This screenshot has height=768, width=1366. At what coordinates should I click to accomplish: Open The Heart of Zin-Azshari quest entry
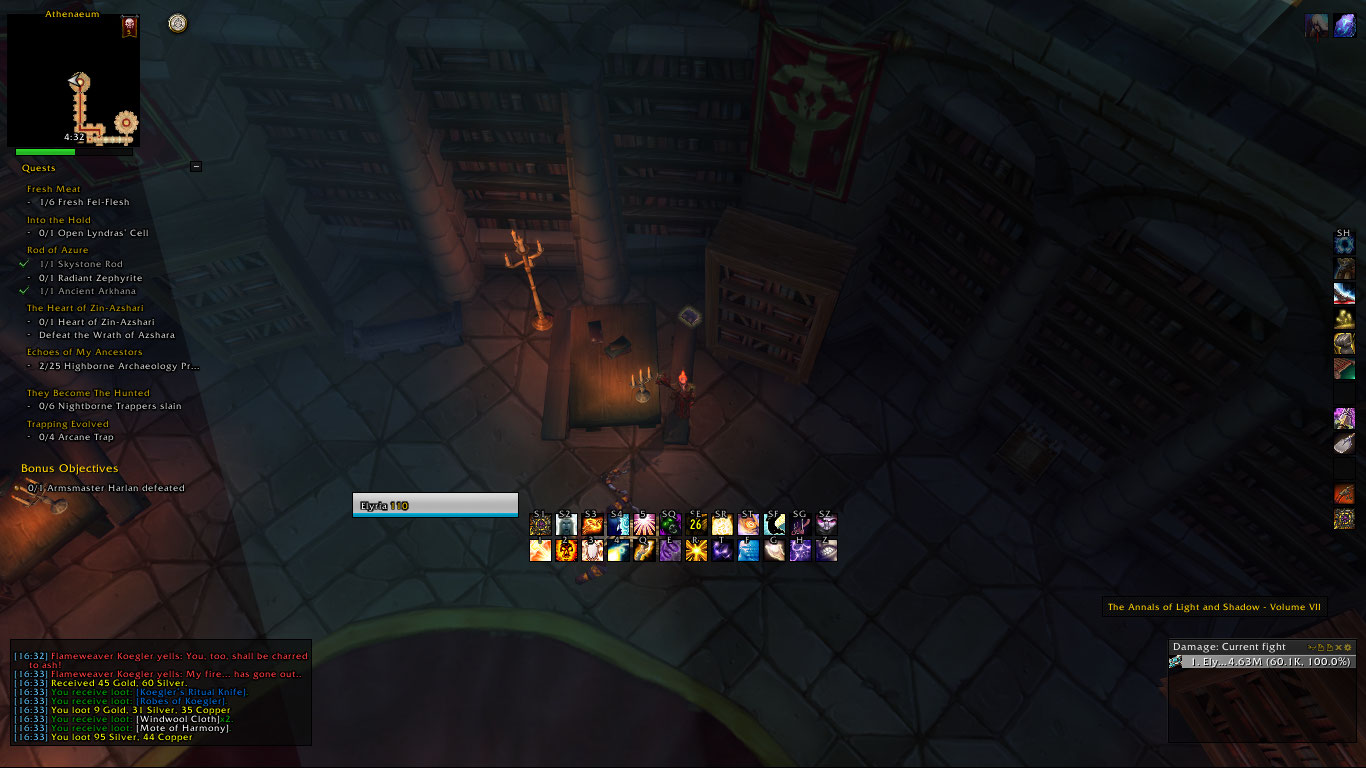(x=84, y=308)
